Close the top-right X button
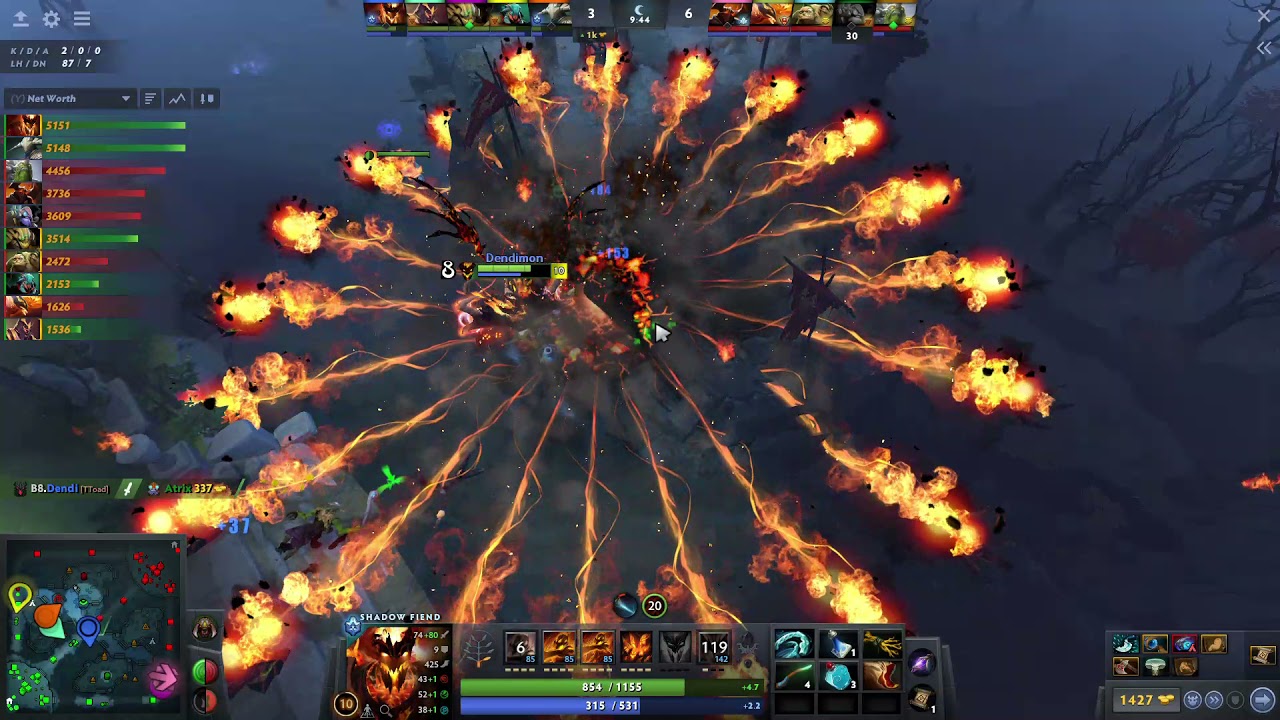Screen dimensions: 1280x720 1264,16
